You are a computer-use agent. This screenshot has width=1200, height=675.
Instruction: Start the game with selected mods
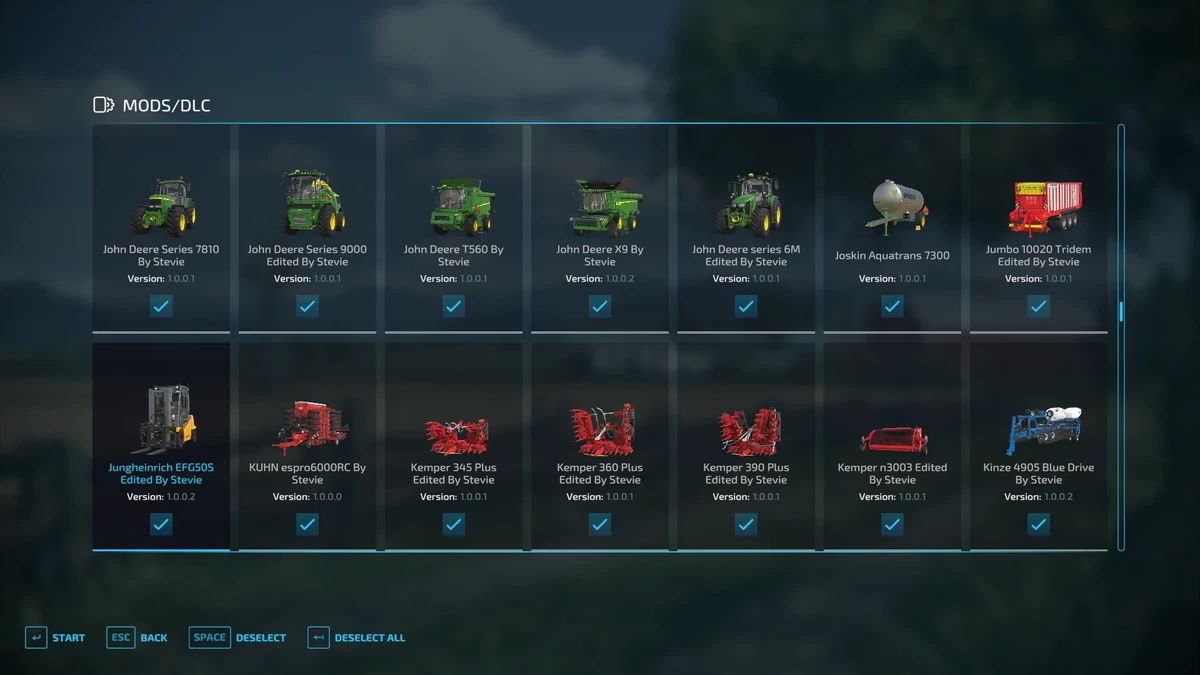(x=55, y=638)
